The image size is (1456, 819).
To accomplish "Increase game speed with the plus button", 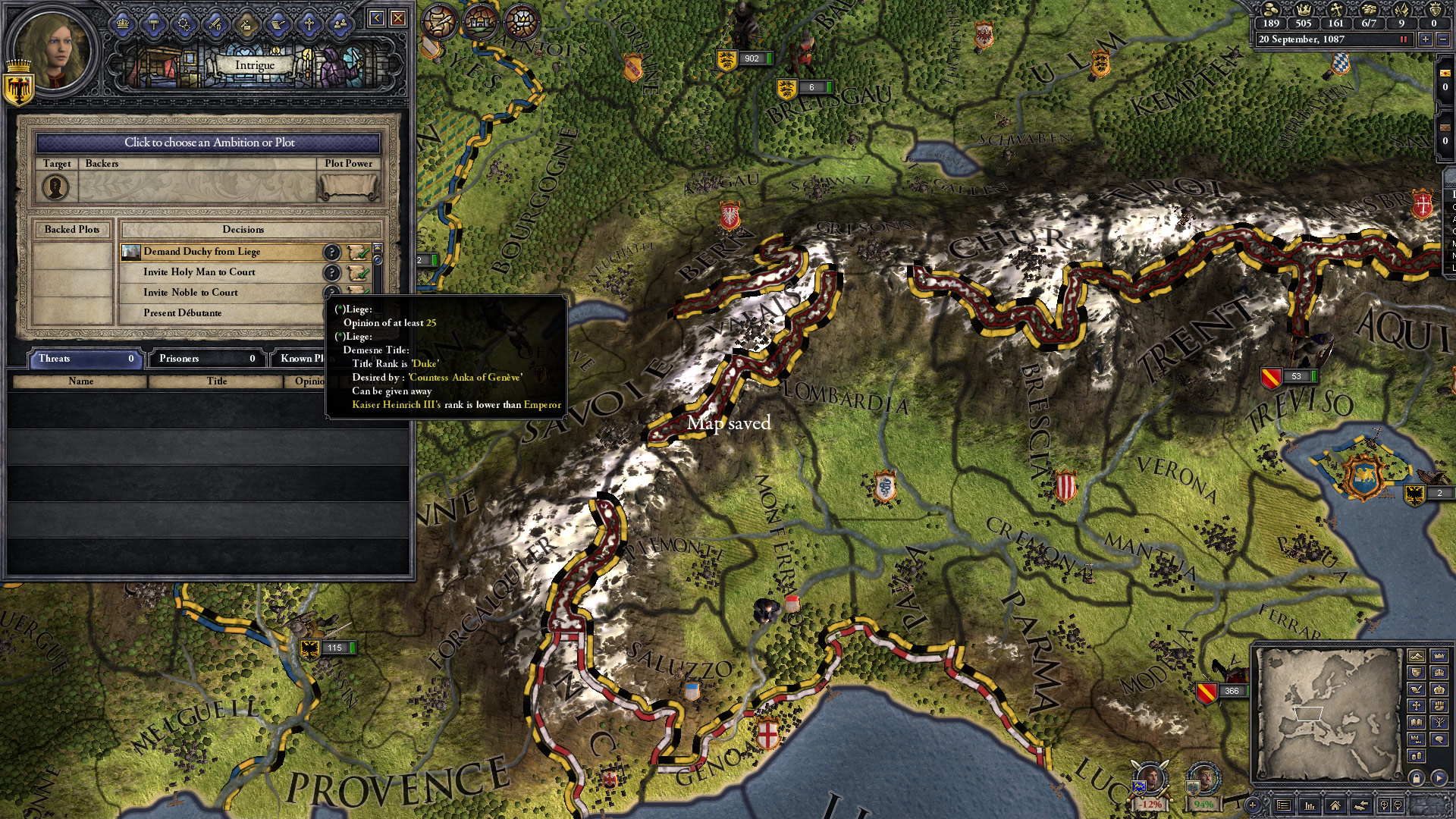I will click(1426, 39).
